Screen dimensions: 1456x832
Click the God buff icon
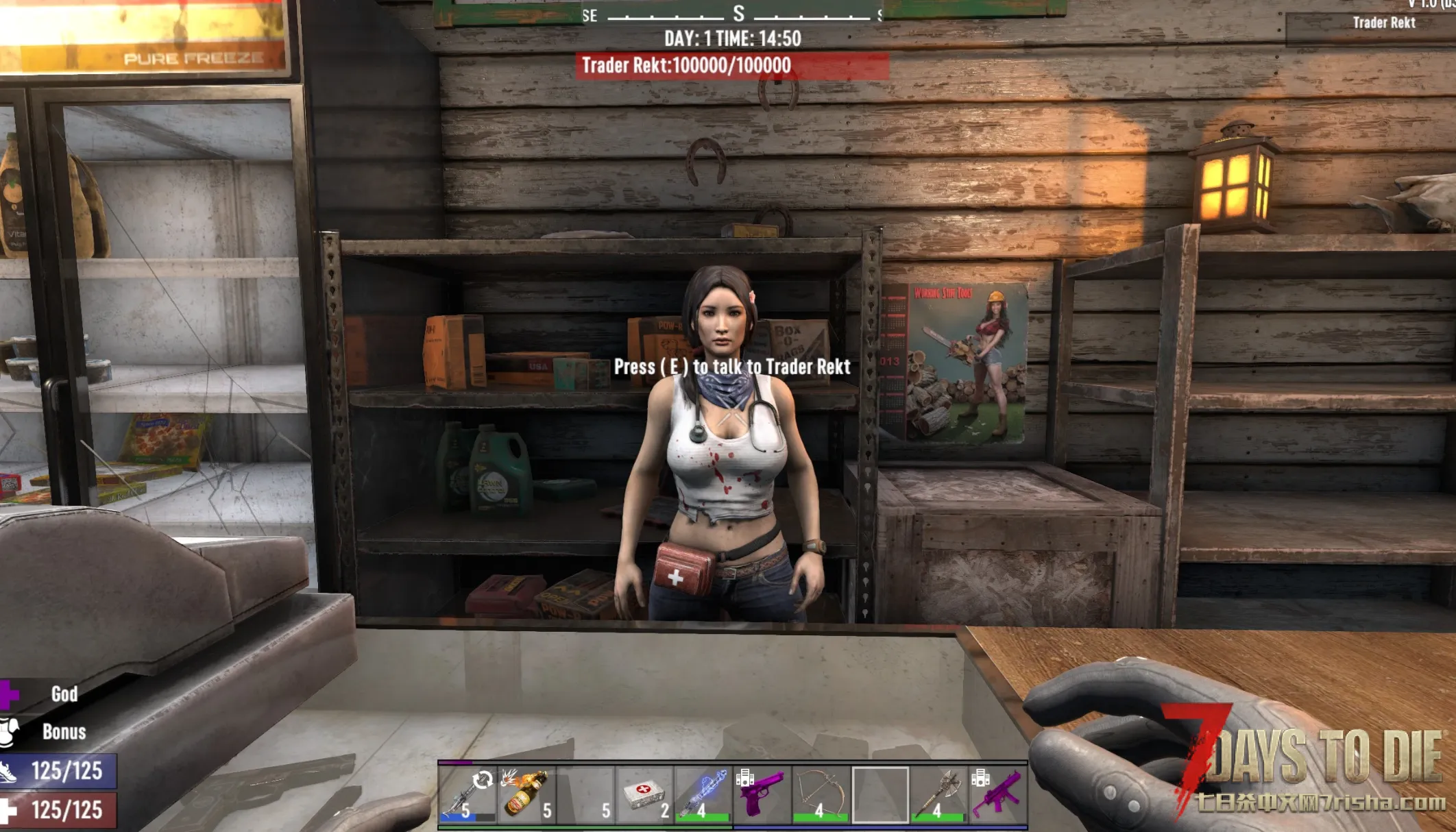(x=8, y=694)
